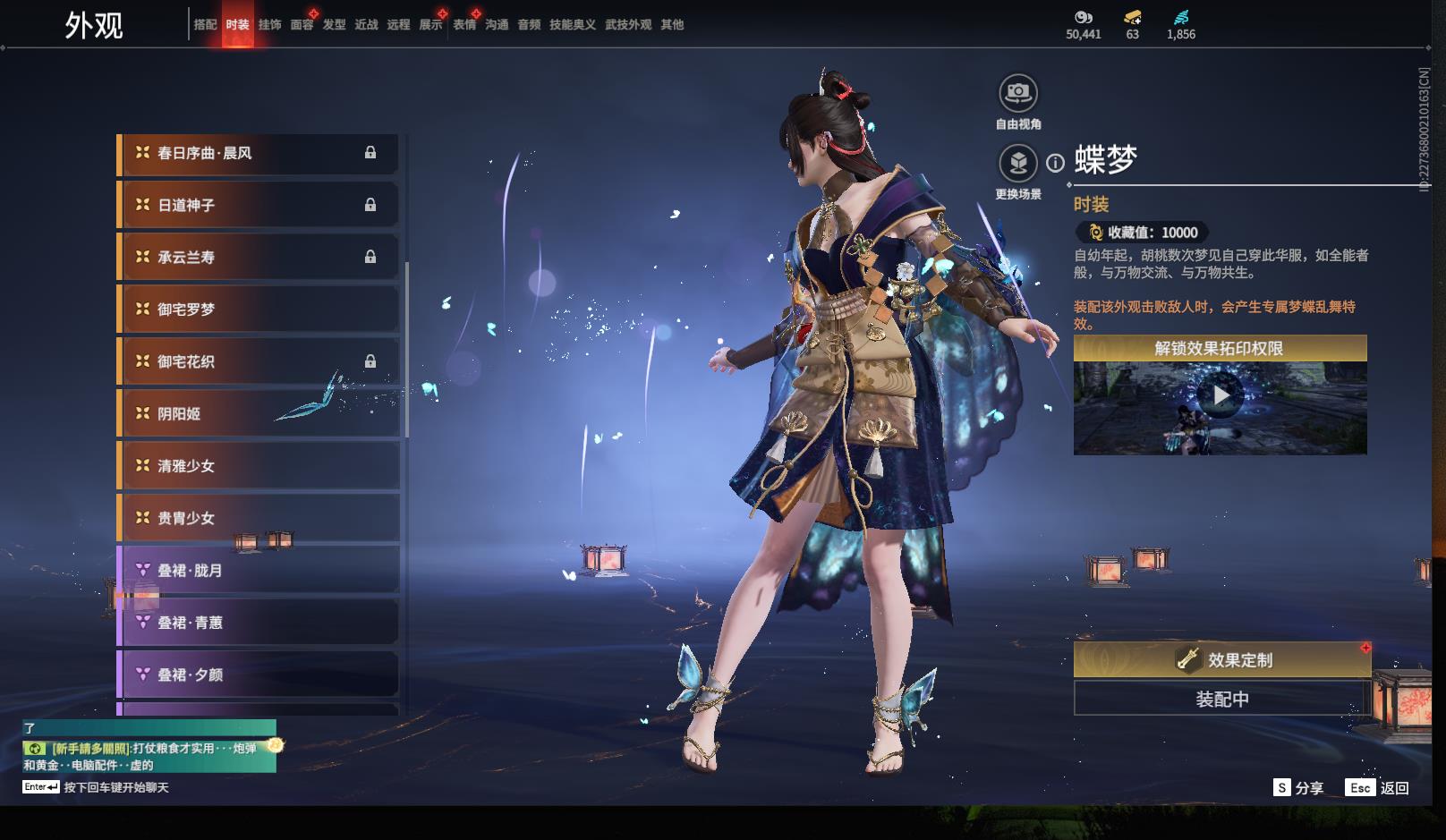The height and width of the screenshot is (840, 1446).
Task: Open the 更换场景 scene changer
Action: [x=1018, y=164]
